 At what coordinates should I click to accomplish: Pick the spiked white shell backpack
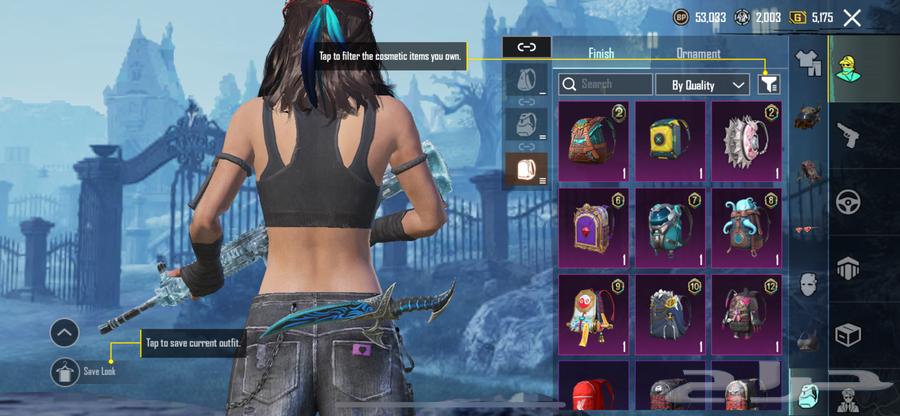[746, 141]
